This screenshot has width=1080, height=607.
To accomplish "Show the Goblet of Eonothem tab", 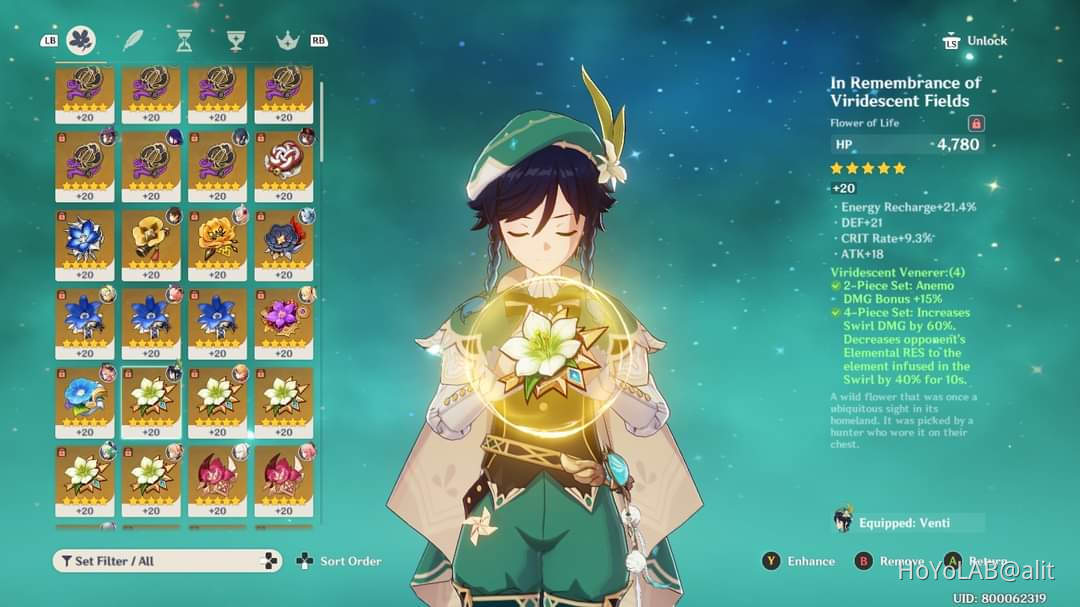I will point(235,40).
